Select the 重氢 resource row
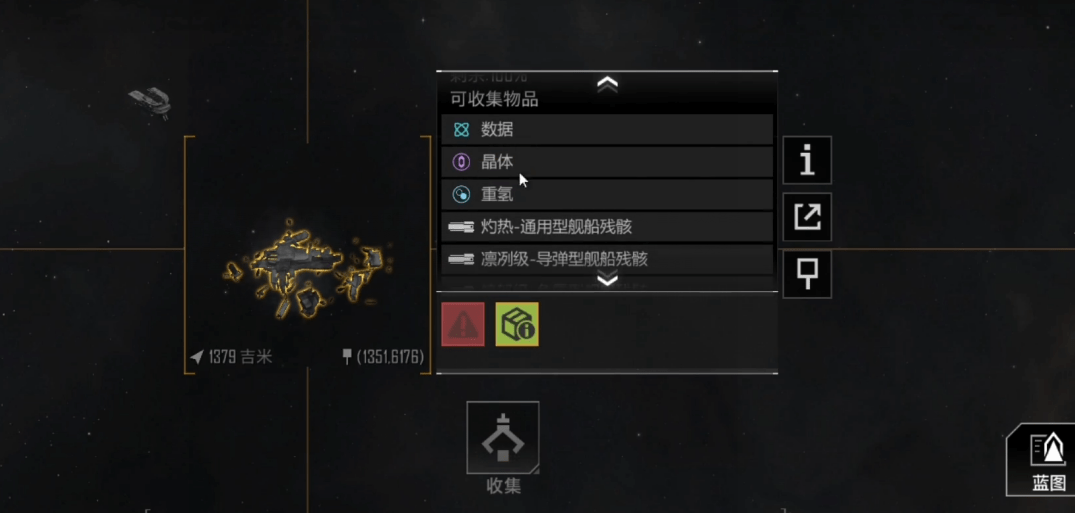Viewport: 1075px width, 513px height. (x=606, y=194)
